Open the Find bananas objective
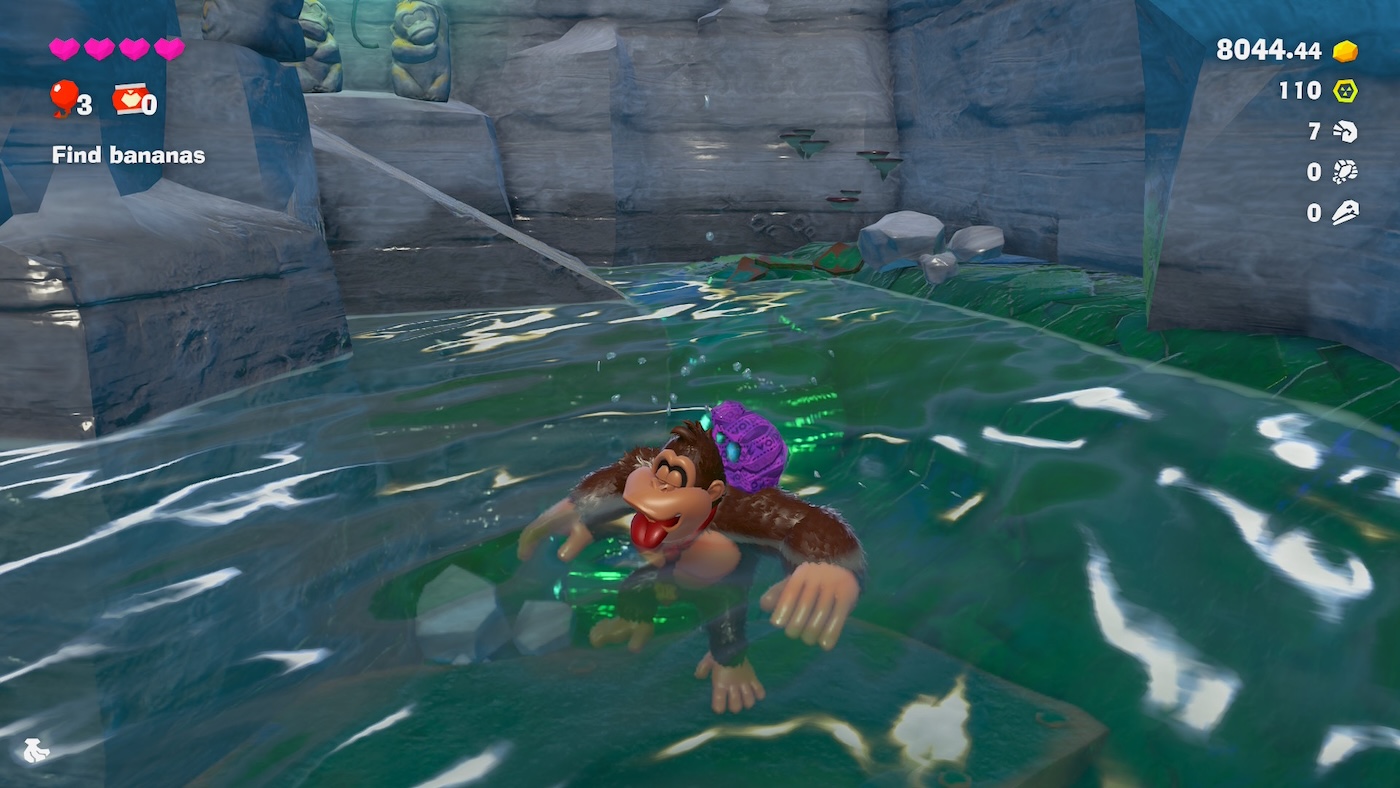The width and height of the screenshot is (1400, 788). tap(128, 155)
